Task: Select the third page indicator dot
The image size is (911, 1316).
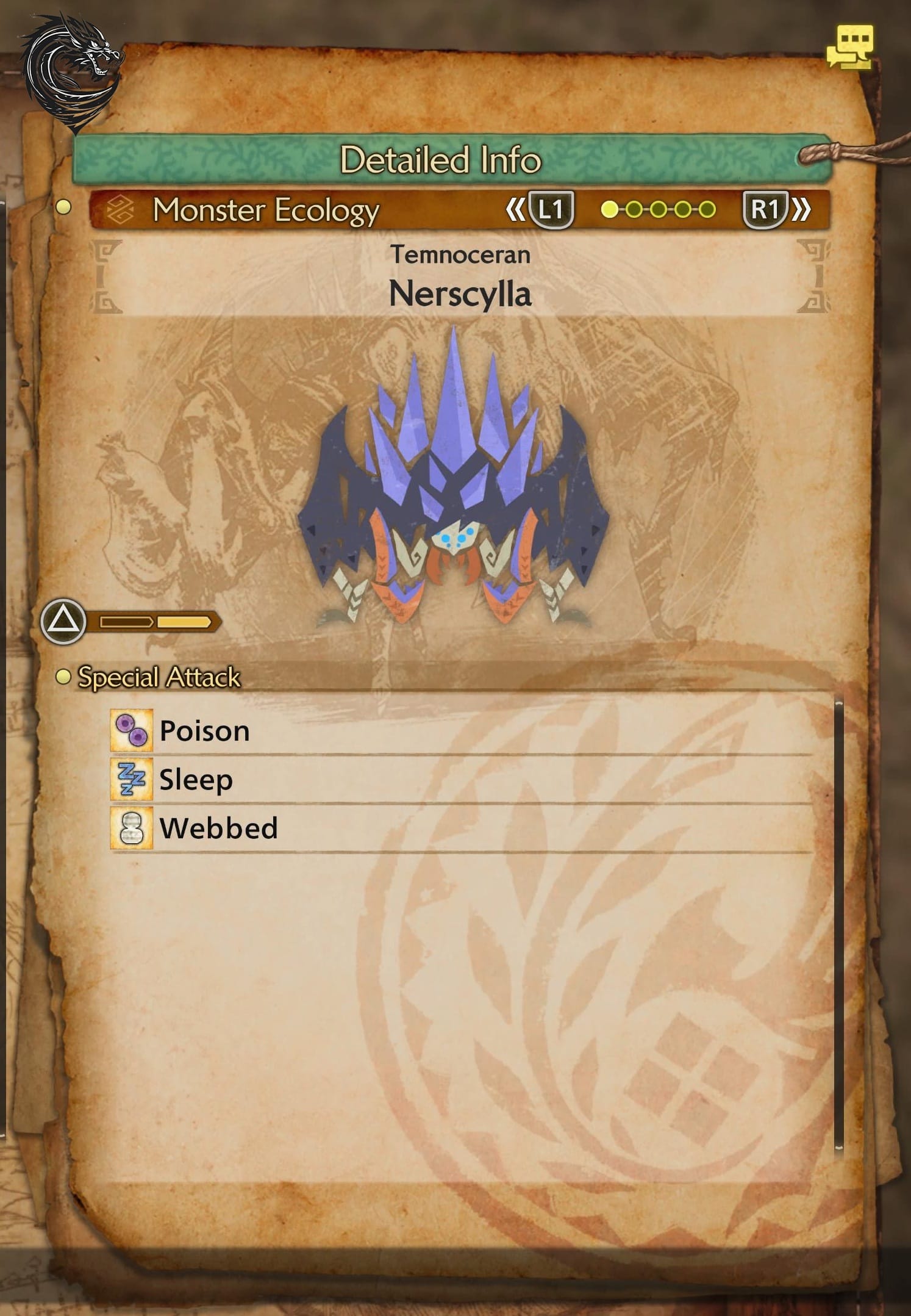Action: [x=660, y=209]
